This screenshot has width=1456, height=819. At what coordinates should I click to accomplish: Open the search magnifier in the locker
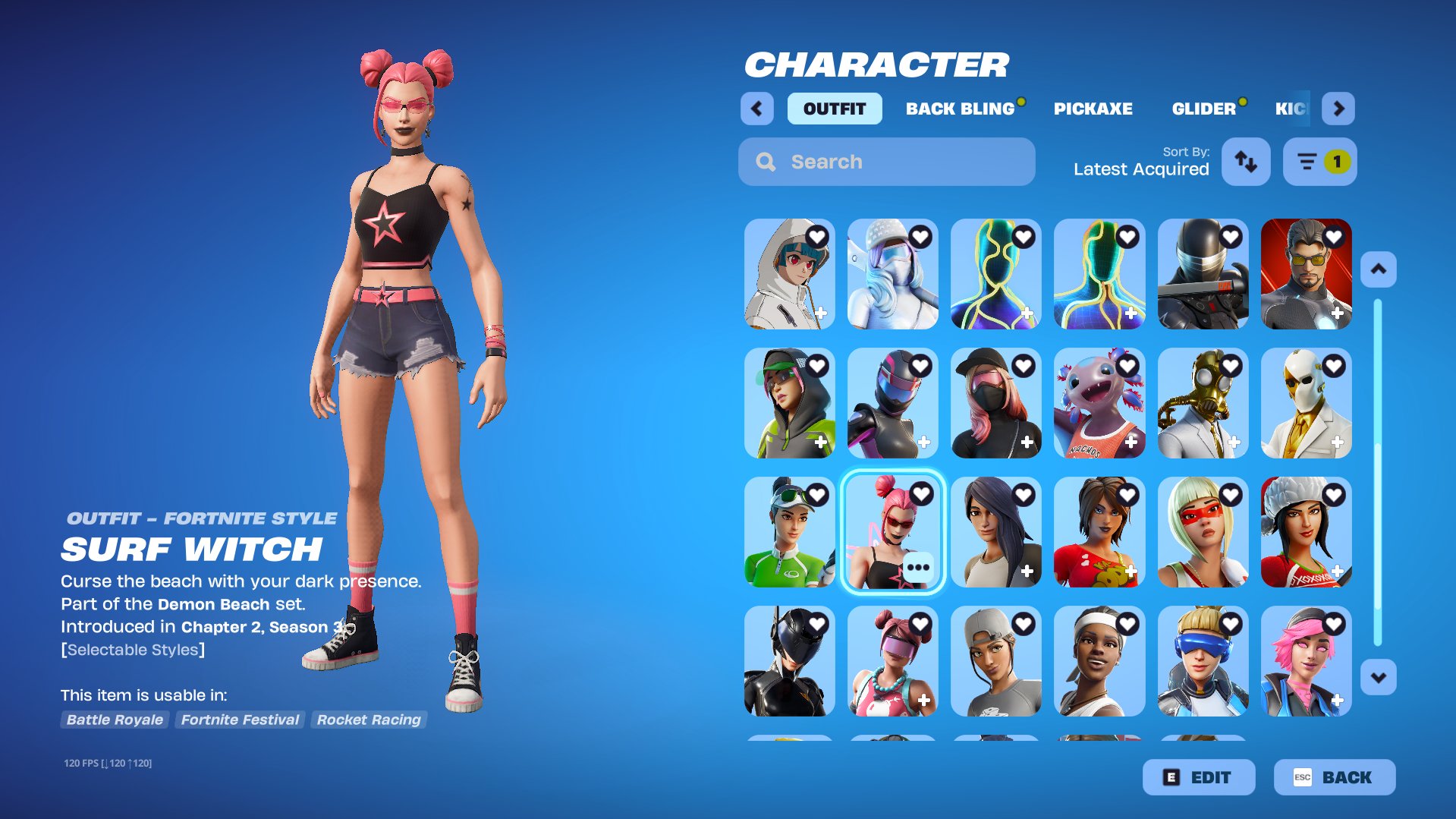[x=765, y=162]
